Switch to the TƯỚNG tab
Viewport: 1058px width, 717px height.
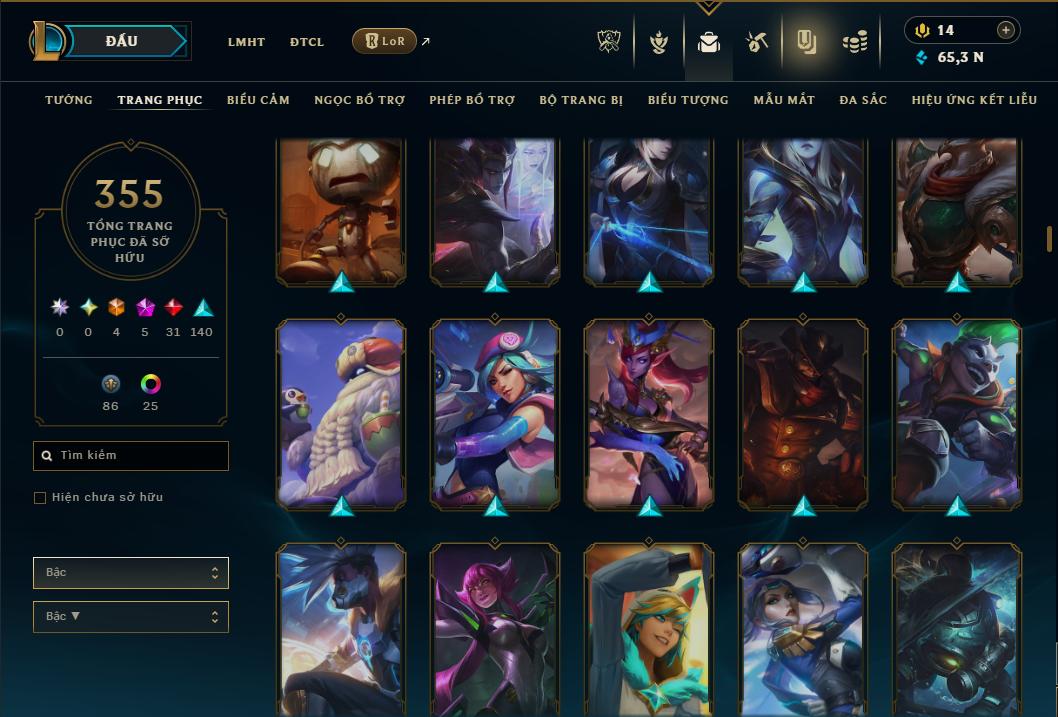pyautogui.click(x=69, y=100)
